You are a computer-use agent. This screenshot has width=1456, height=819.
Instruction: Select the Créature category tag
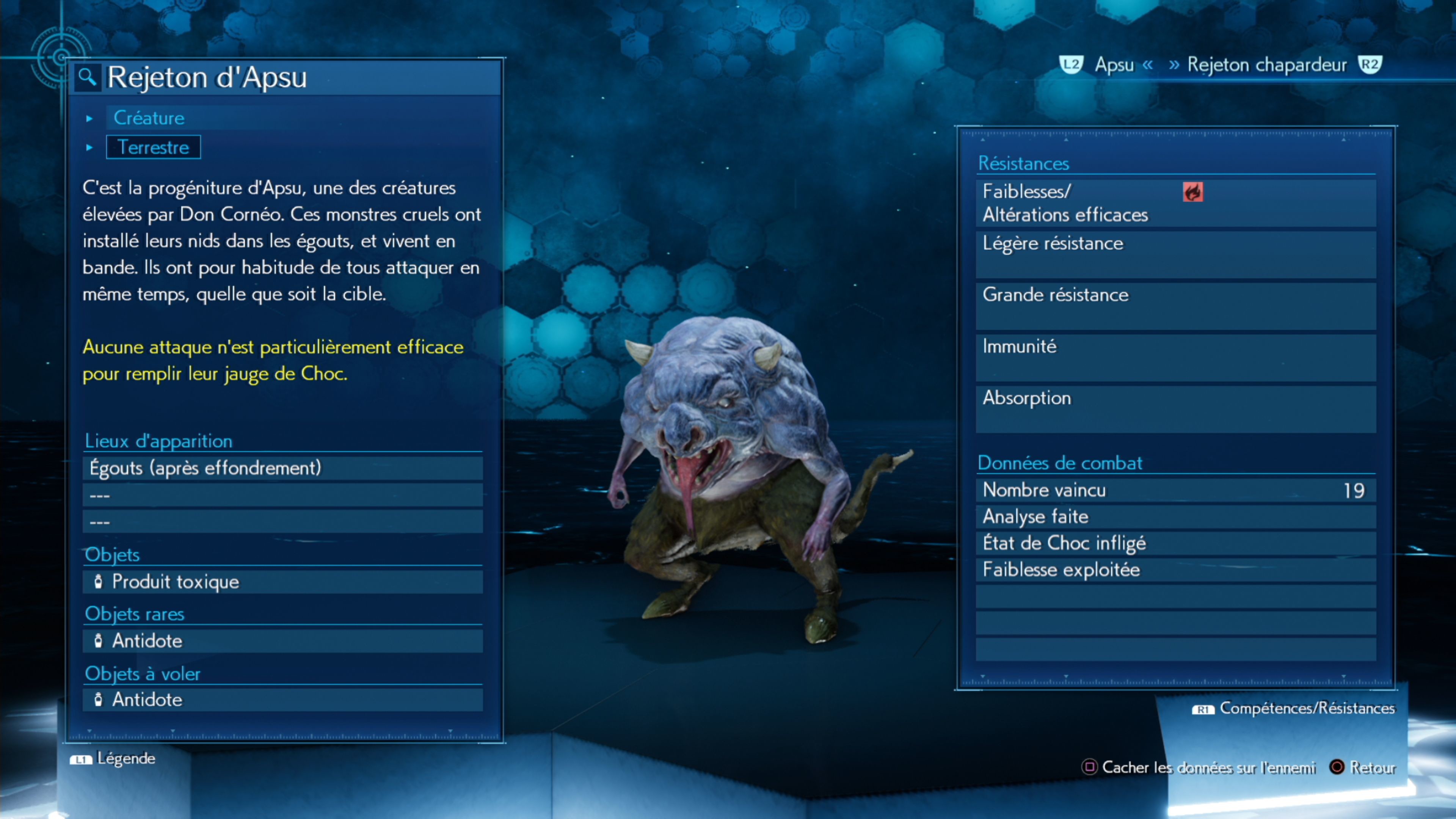tap(149, 118)
